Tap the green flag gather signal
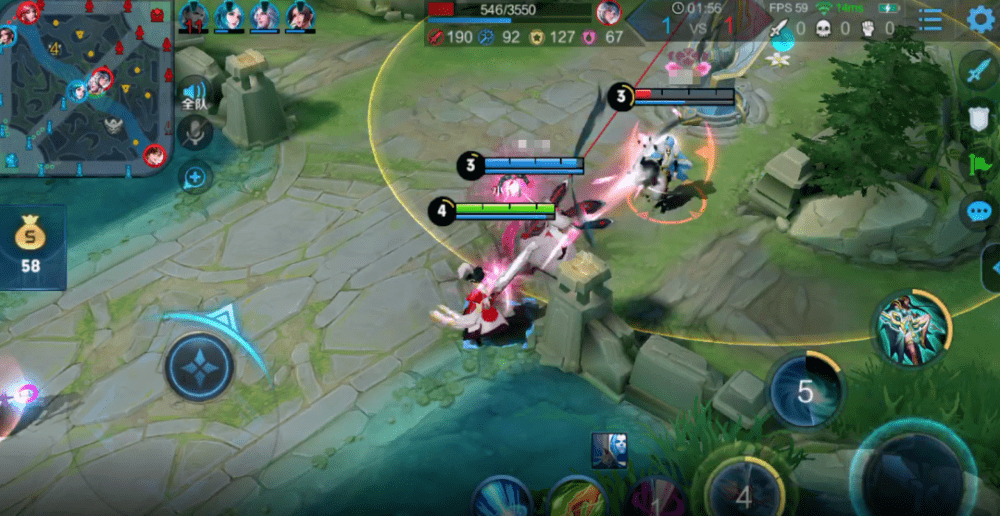Screen dimensions: 1000x516 [x=978, y=164]
